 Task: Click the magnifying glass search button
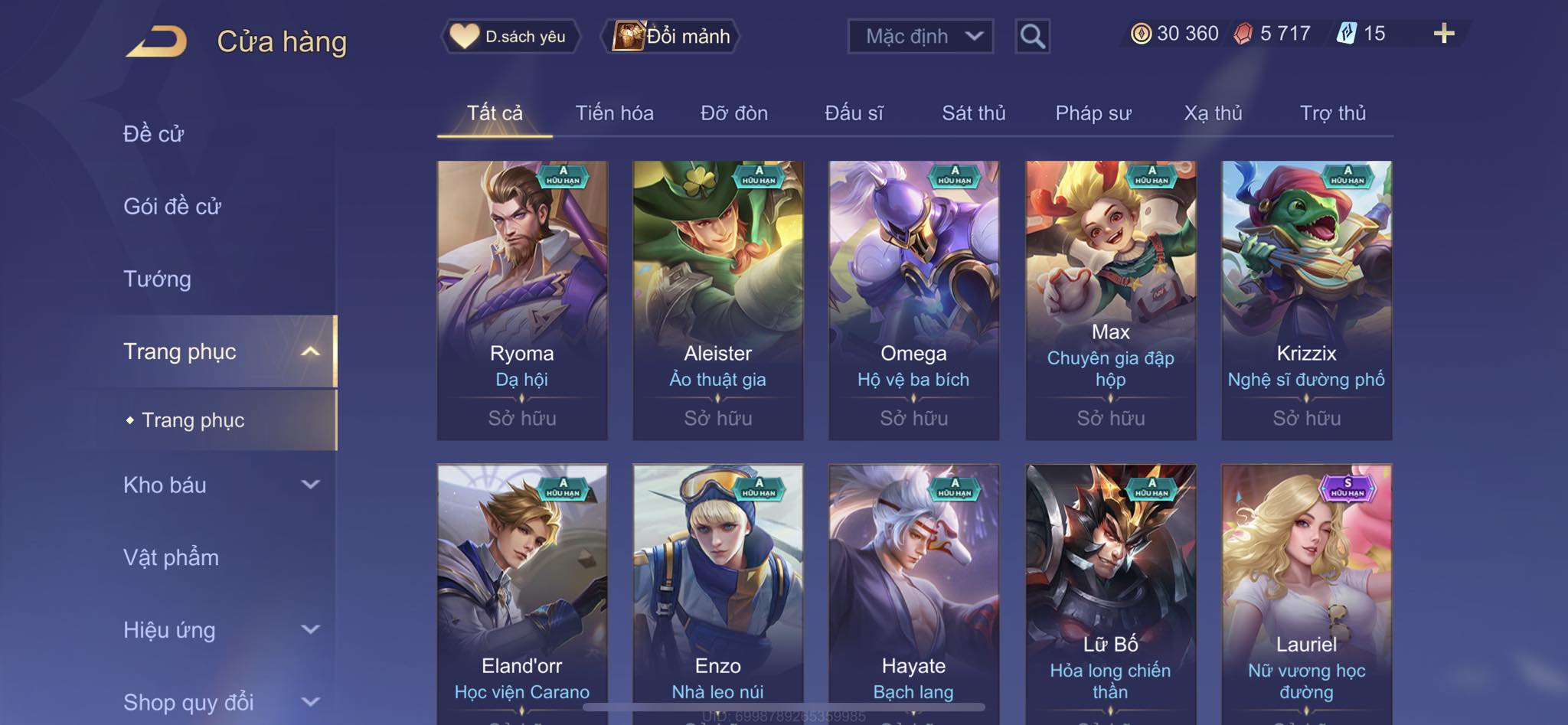tap(1032, 36)
